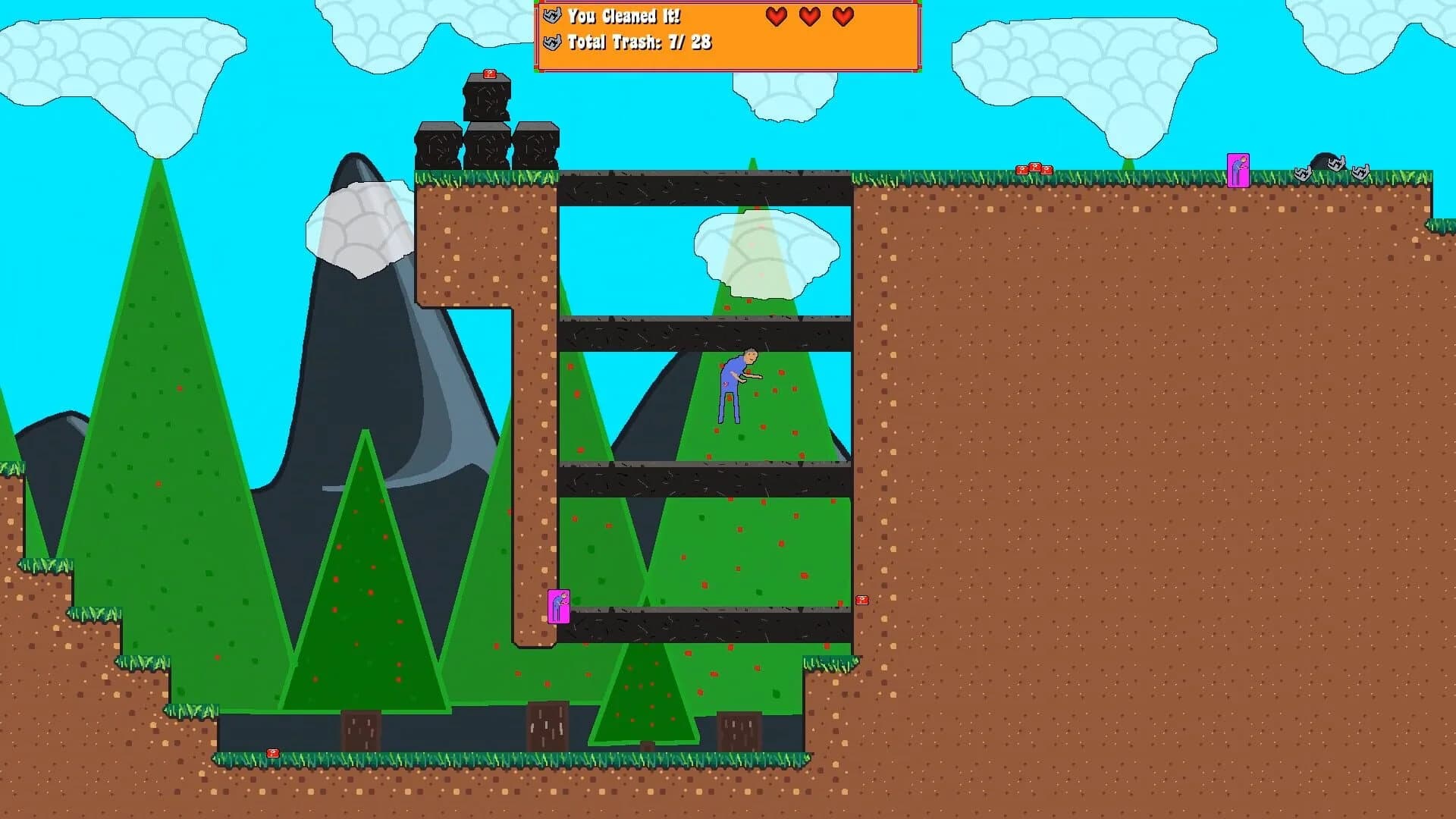Toggle the small red question block beside the right wall

click(861, 600)
